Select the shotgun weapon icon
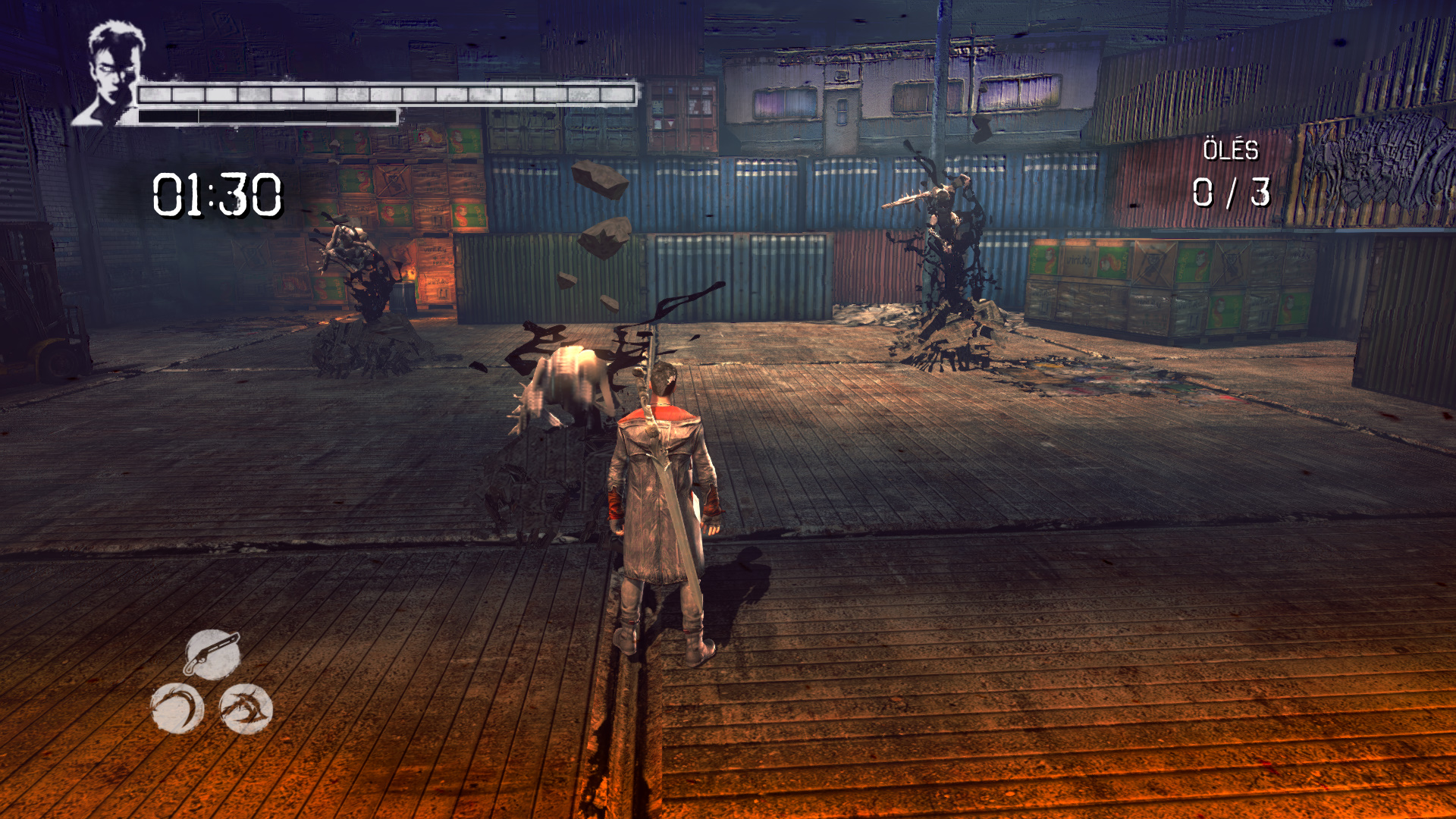The image size is (1456, 819). click(x=212, y=654)
